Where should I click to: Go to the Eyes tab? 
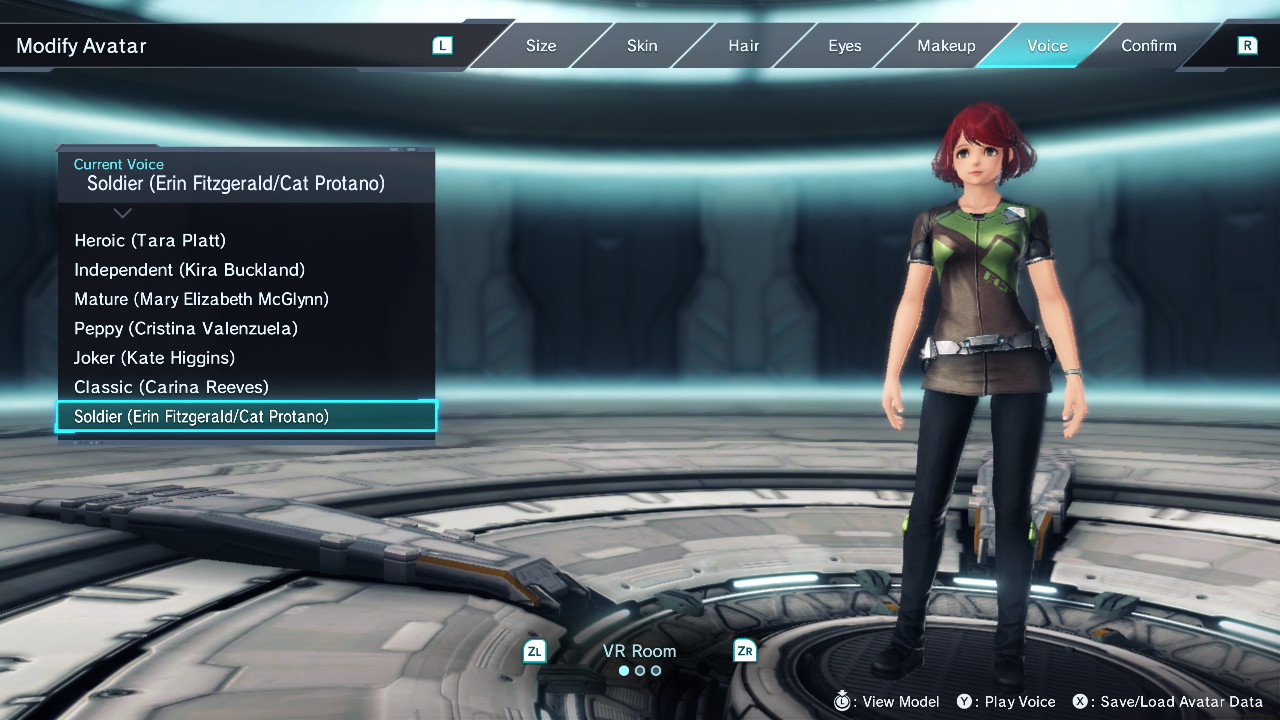[844, 46]
